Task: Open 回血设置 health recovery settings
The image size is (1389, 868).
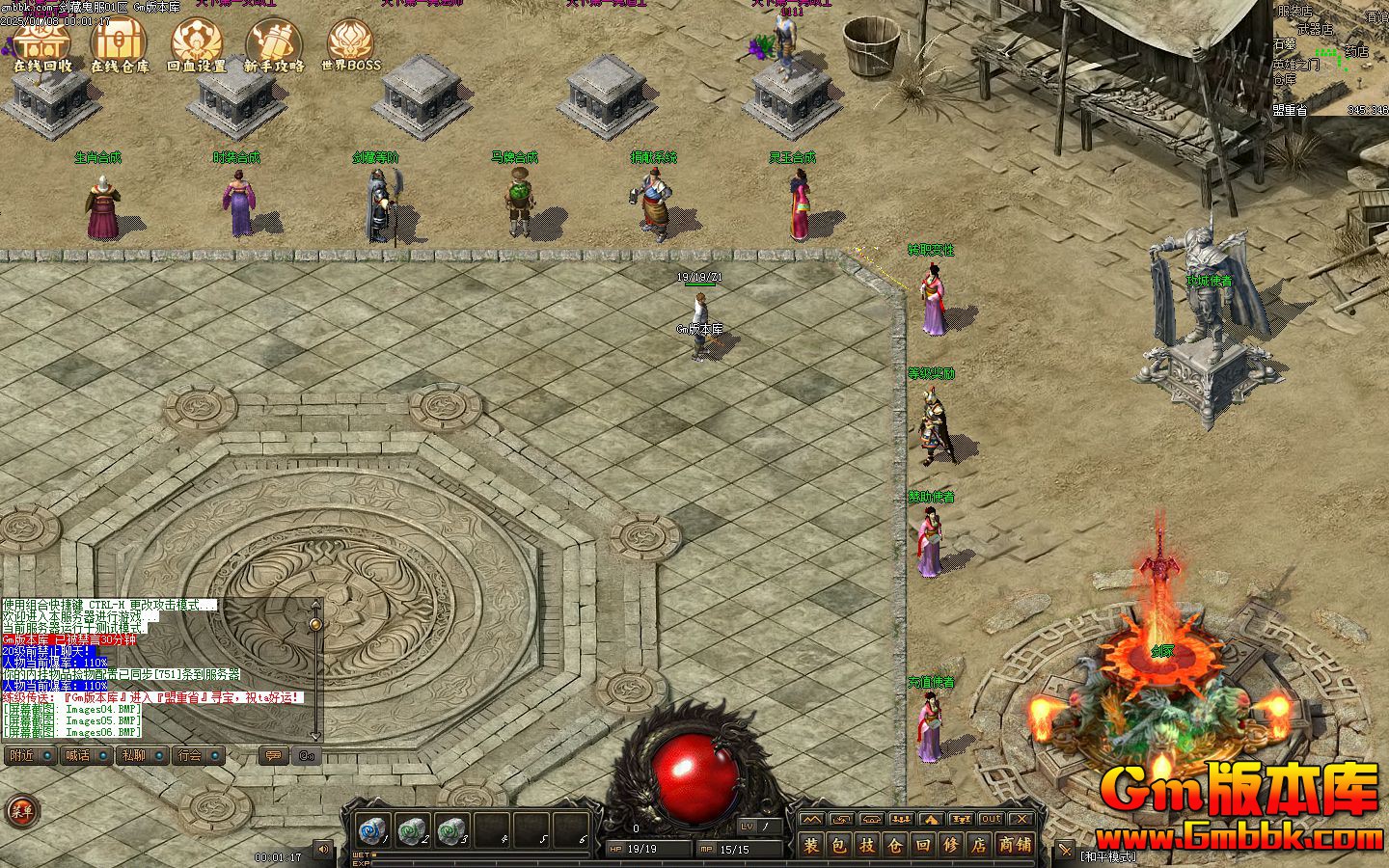Action: coord(197,45)
